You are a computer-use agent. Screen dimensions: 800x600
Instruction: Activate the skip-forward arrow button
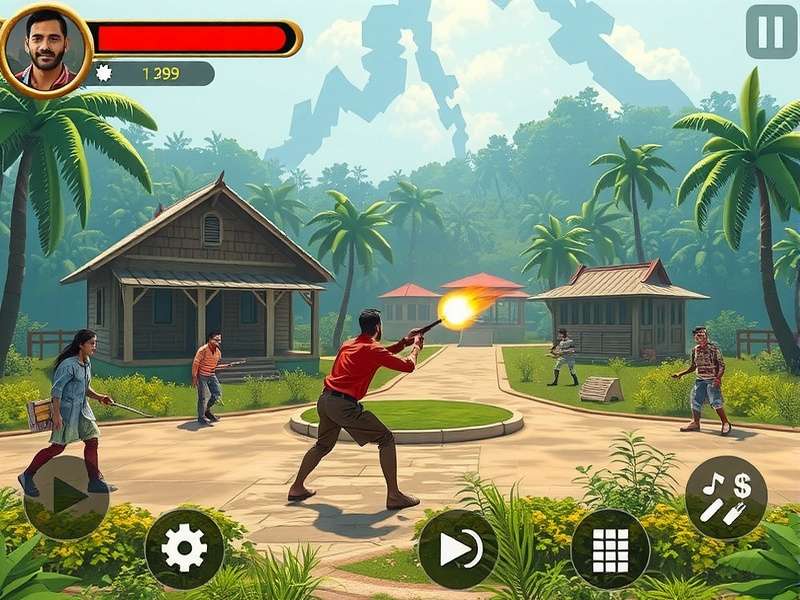click(x=458, y=549)
